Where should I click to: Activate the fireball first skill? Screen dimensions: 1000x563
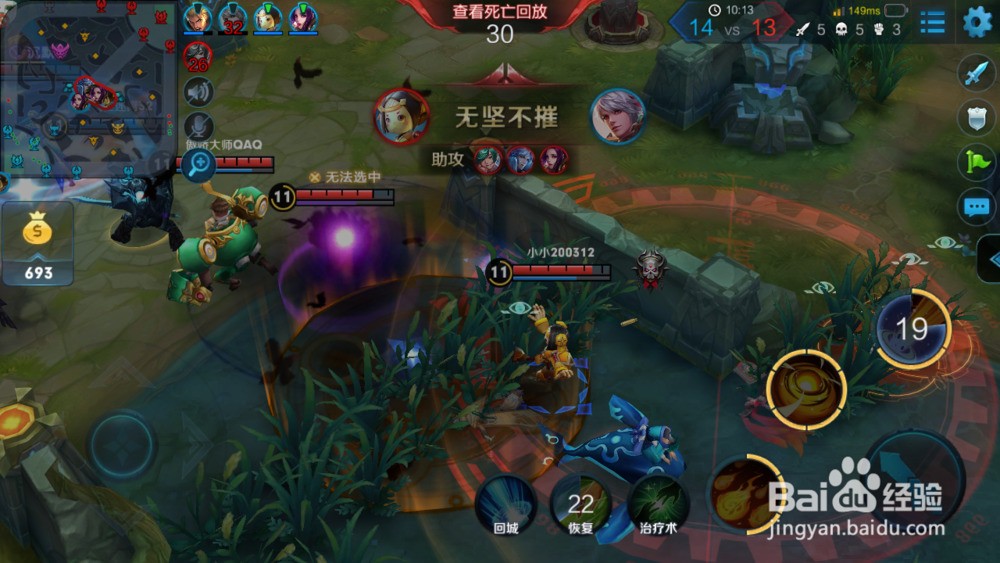click(744, 493)
